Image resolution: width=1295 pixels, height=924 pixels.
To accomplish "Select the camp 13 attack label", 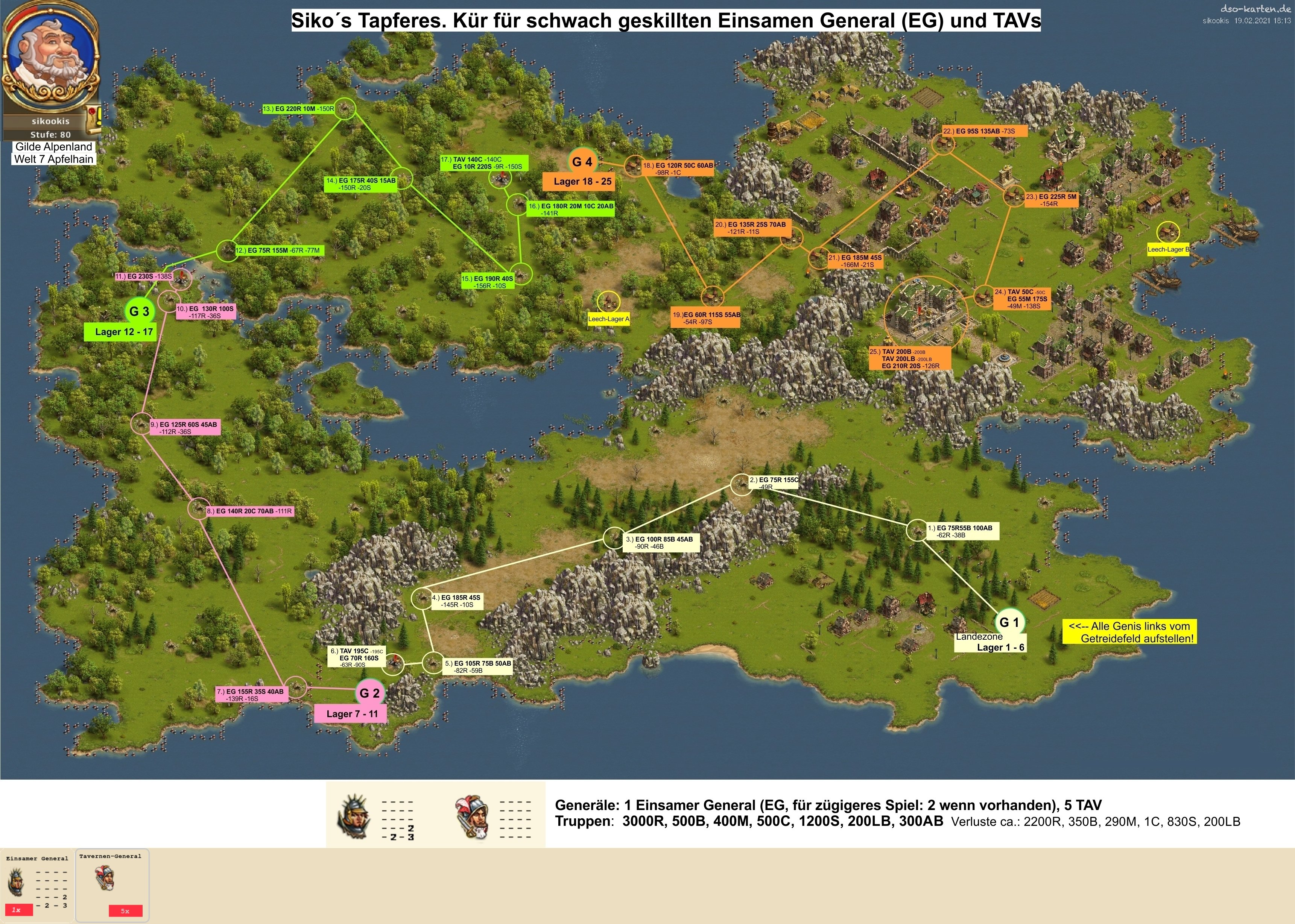I will coord(299,109).
